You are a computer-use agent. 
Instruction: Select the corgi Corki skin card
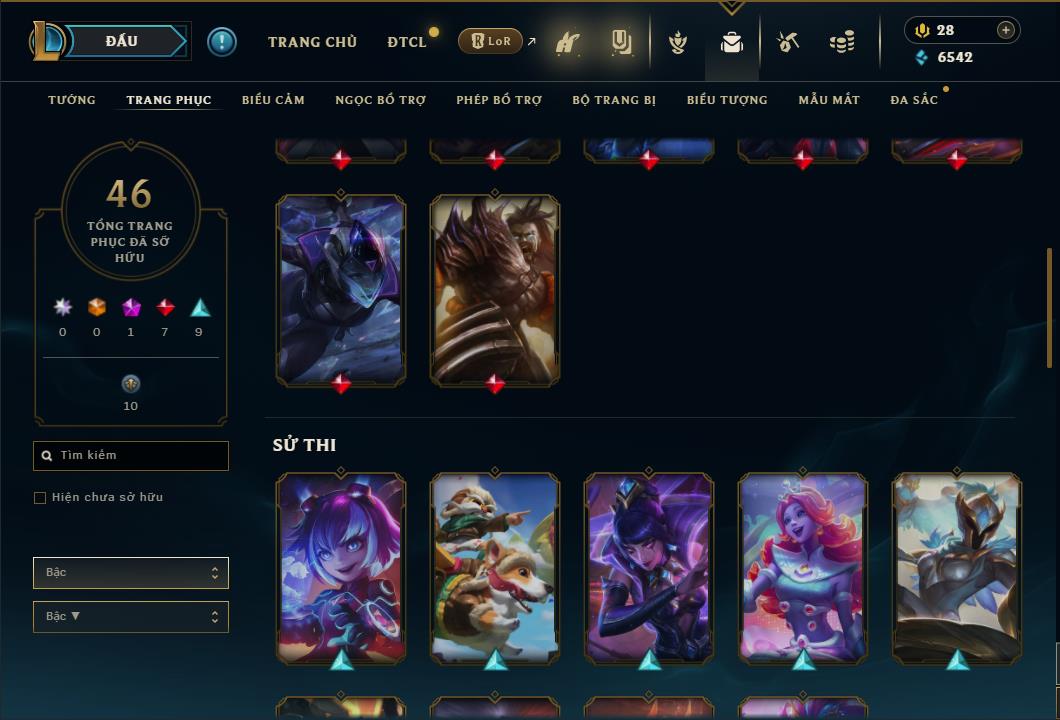[x=495, y=567]
